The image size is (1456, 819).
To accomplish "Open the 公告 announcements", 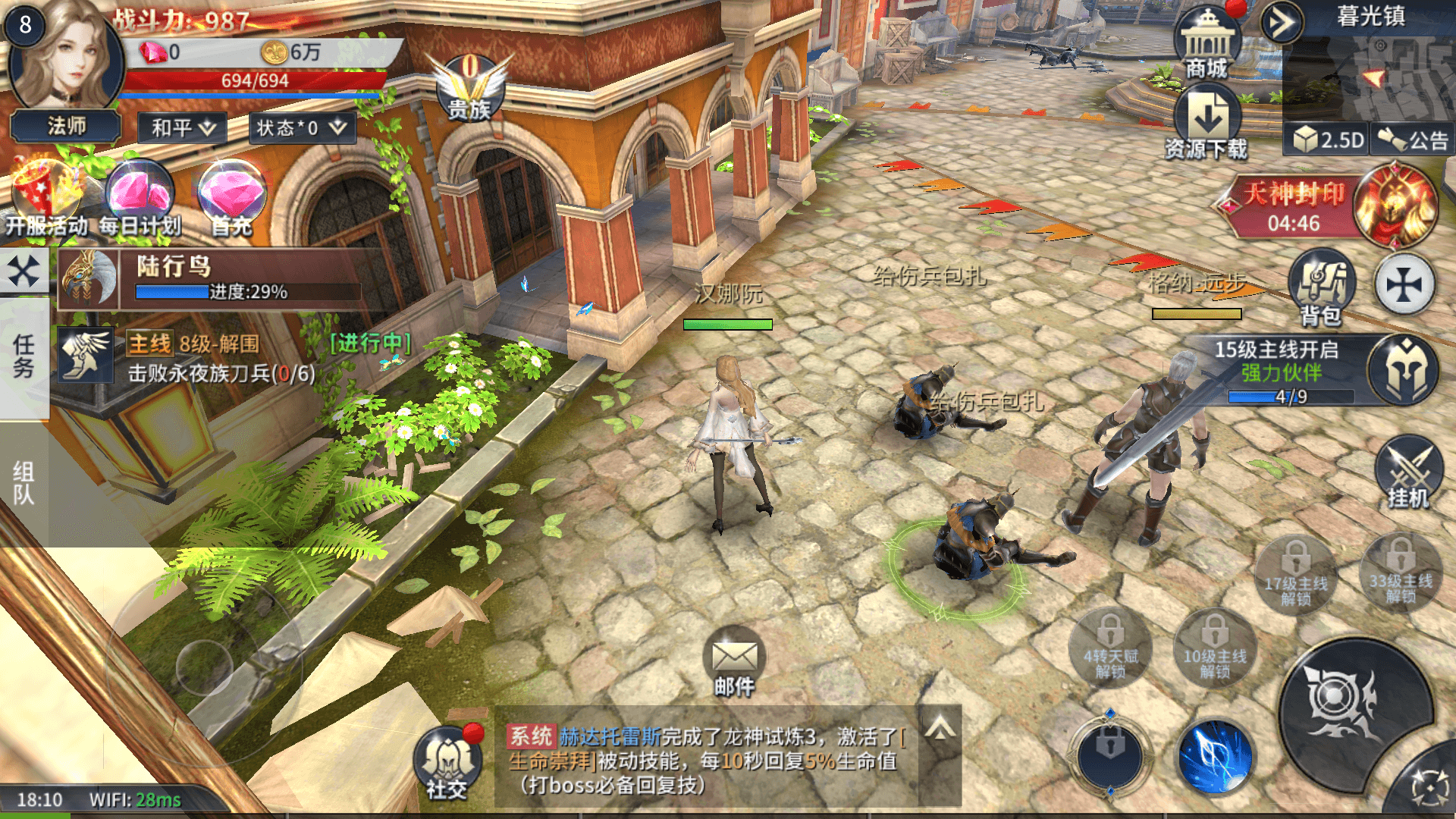I will tap(1414, 140).
